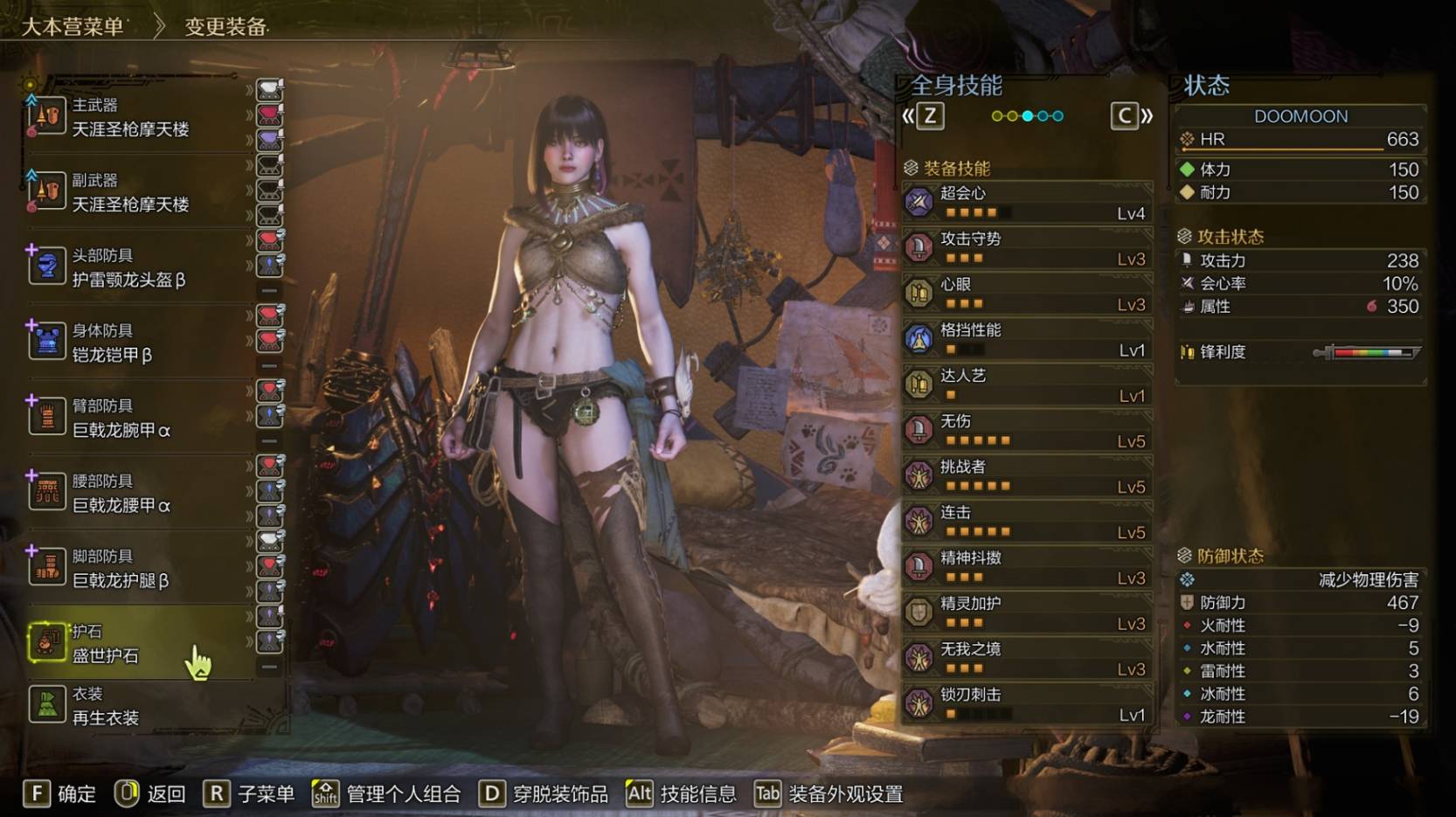Select the arm armor 巨戟龙腕甲α
This screenshot has height=817, width=1456.
coord(122,419)
